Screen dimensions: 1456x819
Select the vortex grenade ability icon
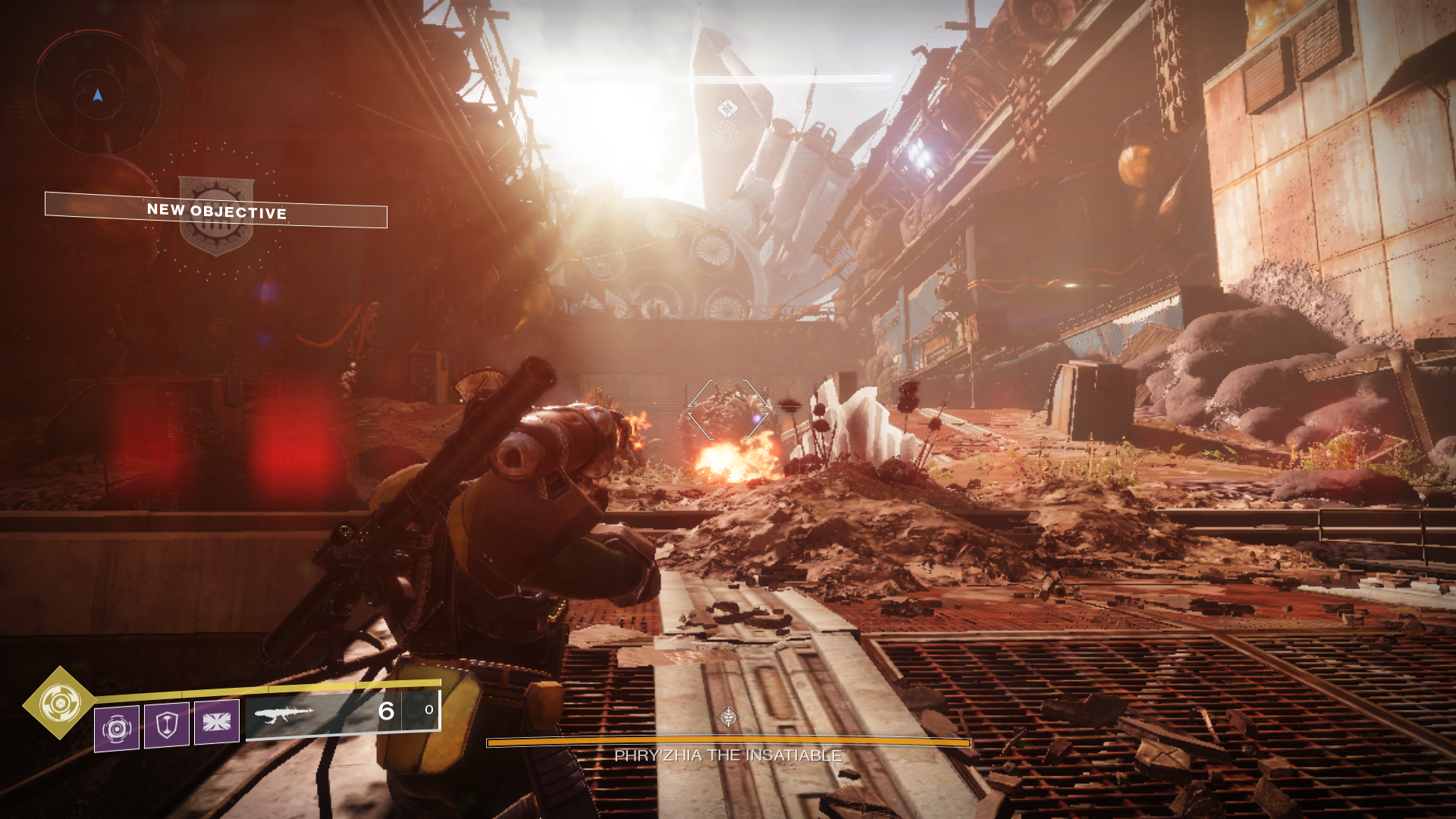(x=117, y=729)
